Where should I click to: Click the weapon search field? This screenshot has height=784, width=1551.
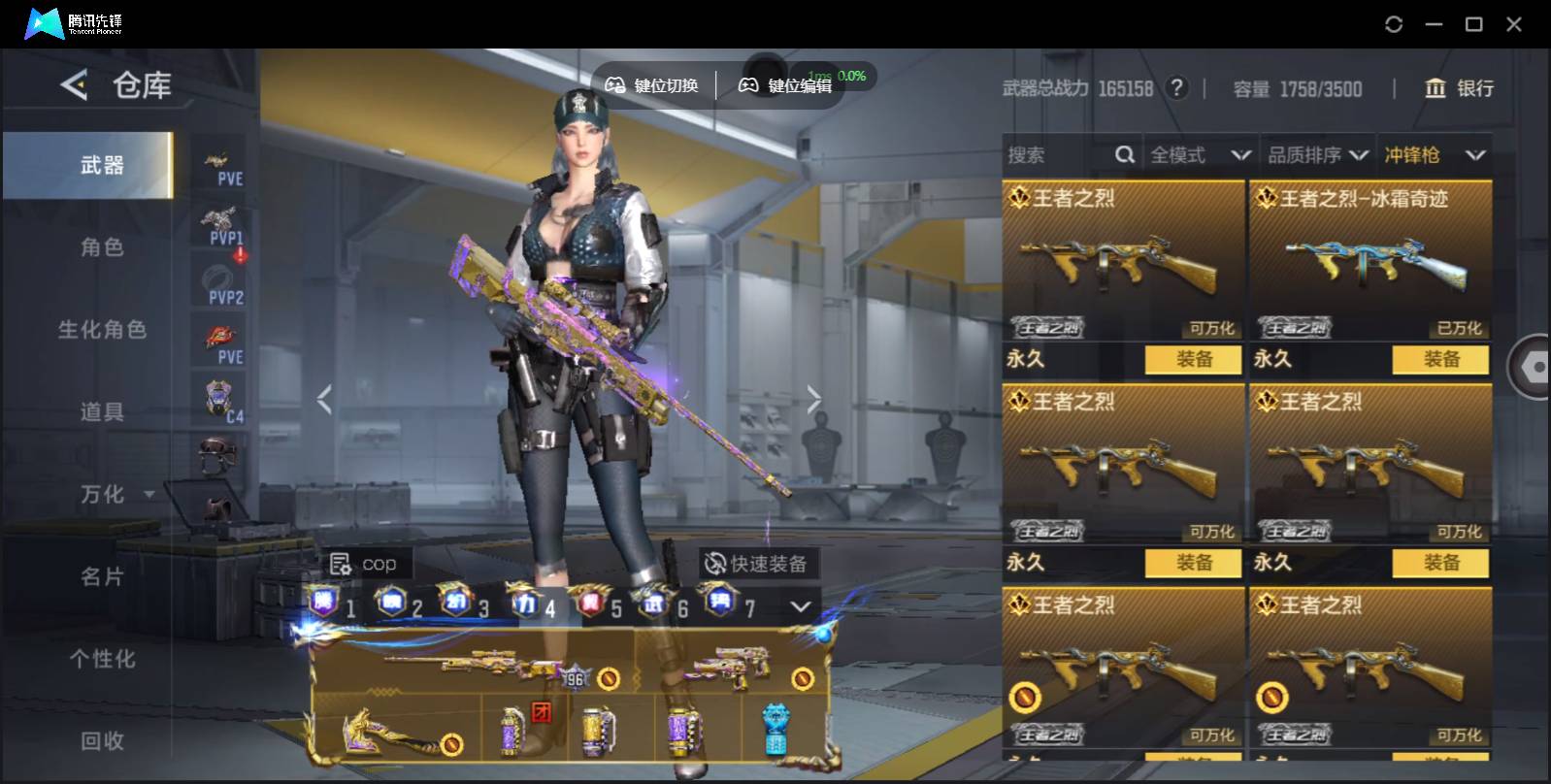pos(1058,155)
